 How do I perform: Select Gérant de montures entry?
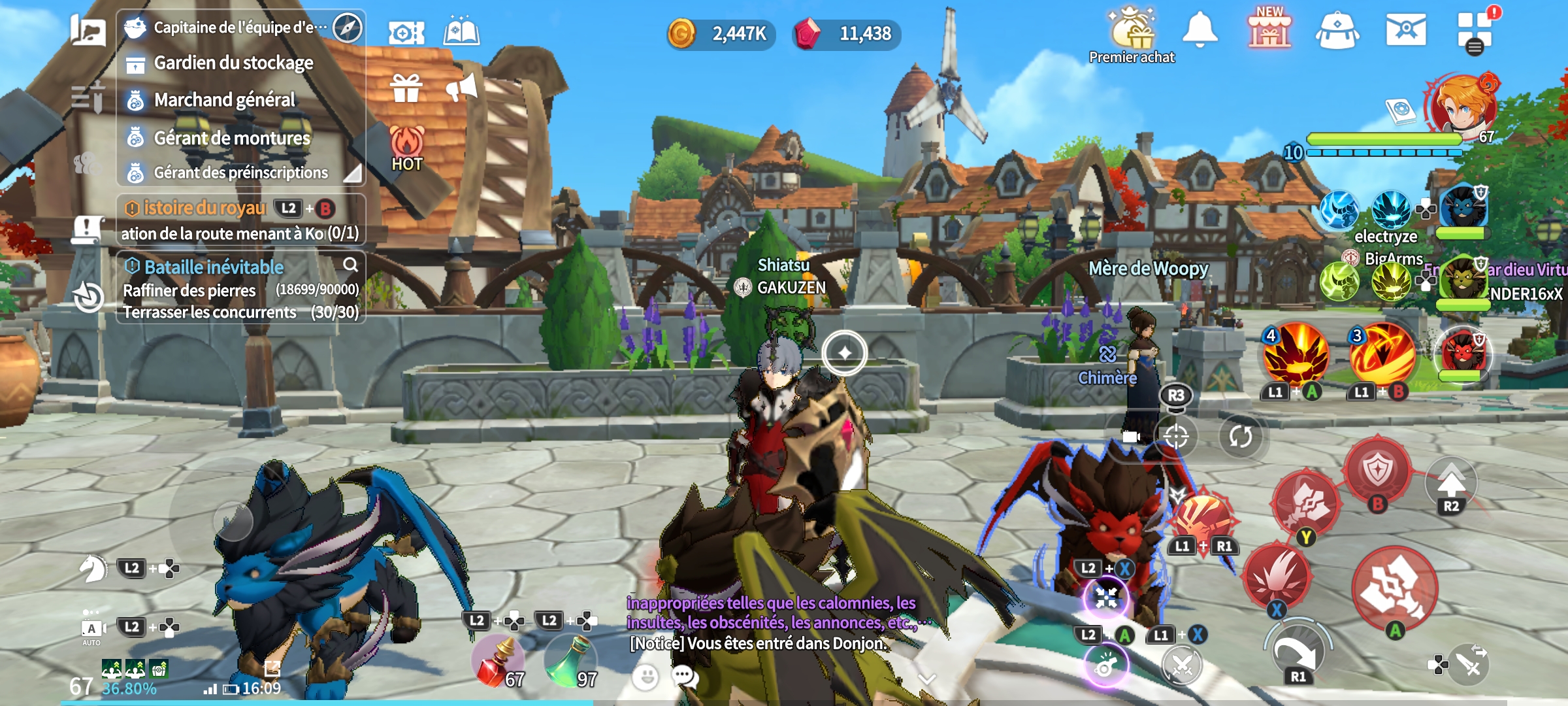(x=231, y=138)
